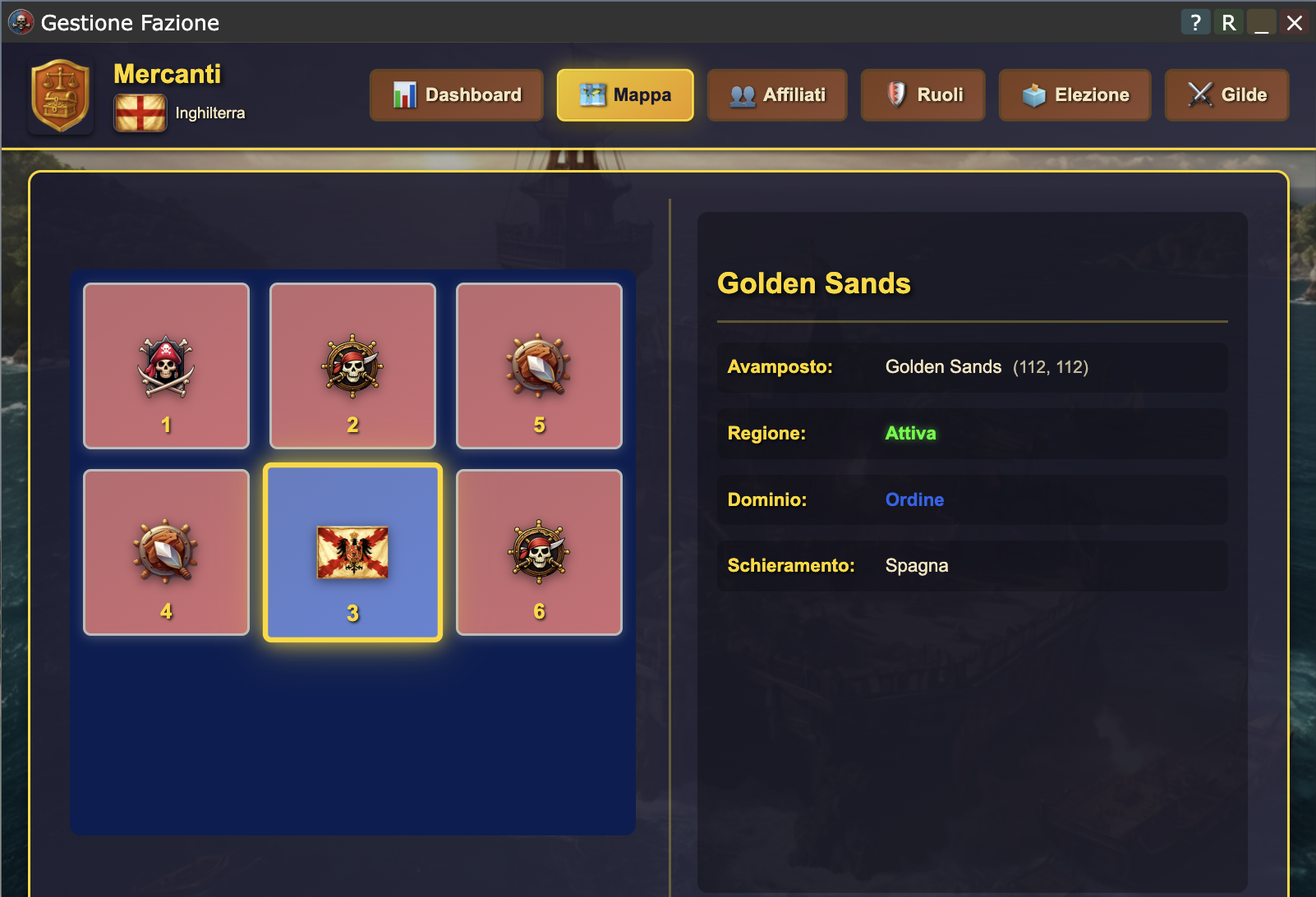This screenshot has width=1316, height=897.
Task: Select map tile number 1
Action: pos(166,366)
